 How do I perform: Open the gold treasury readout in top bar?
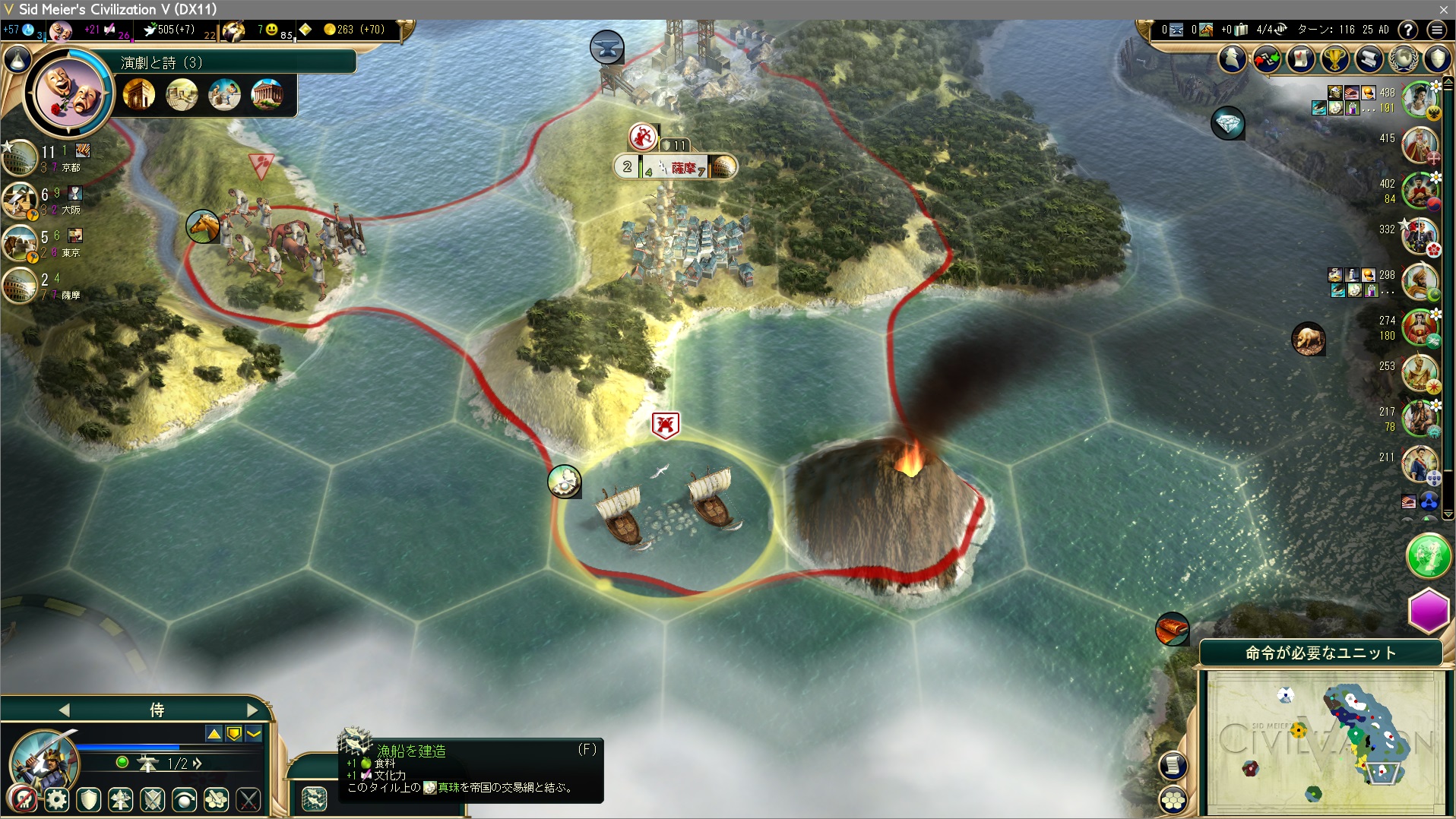(x=355, y=30)
